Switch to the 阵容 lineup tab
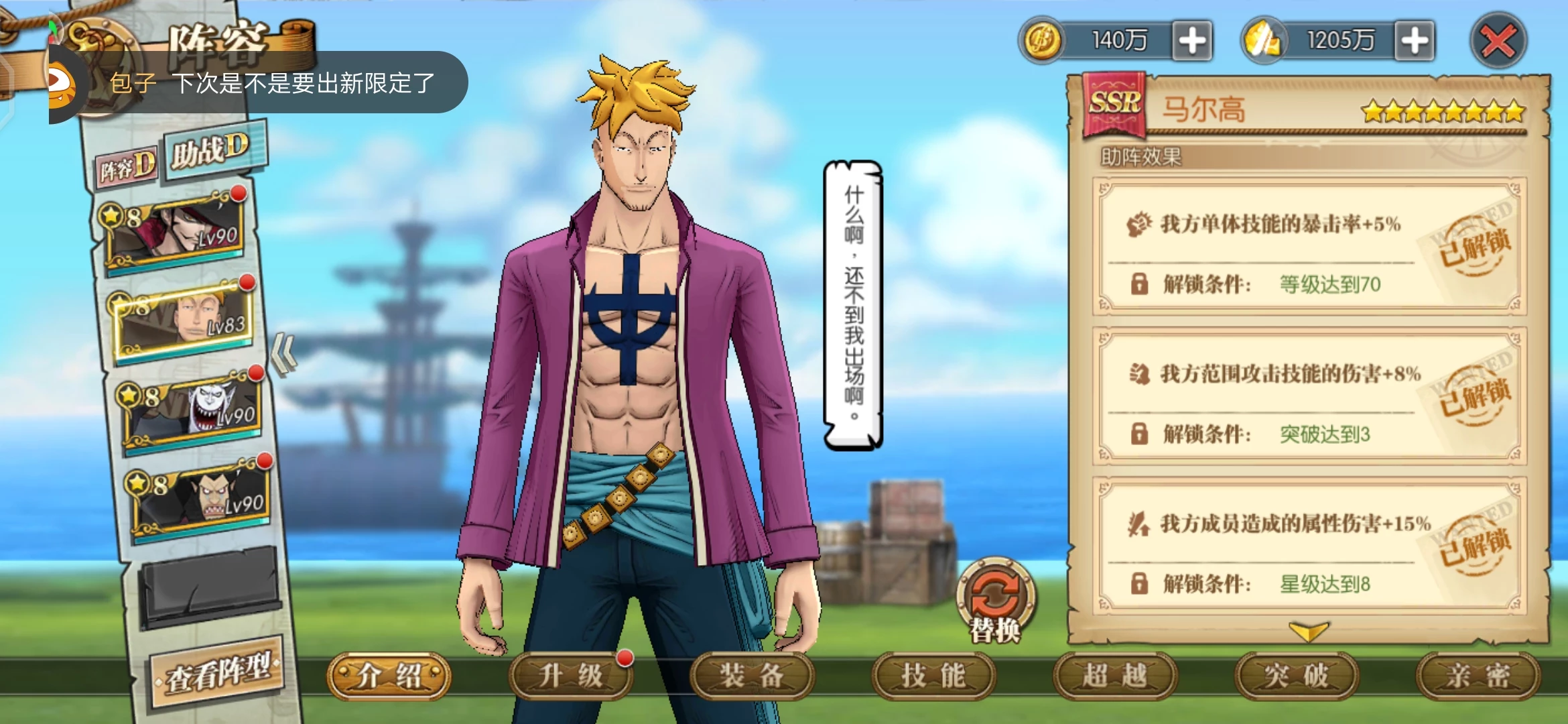Image resolution: width=1568 pixels, height=724 pixels. point(127,166)
